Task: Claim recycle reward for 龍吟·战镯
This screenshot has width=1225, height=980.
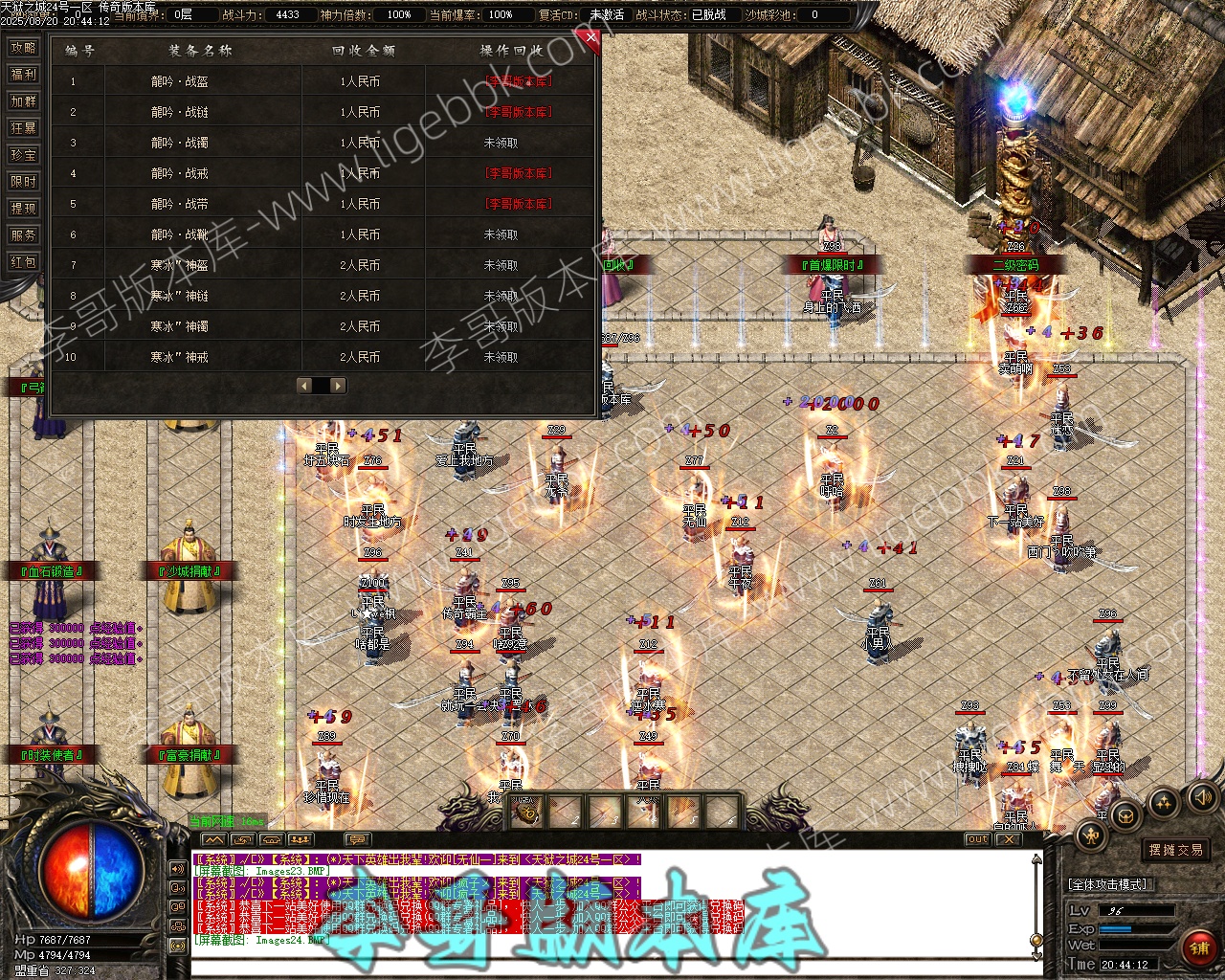Action: pyautogui.click(x=501, y=143)
